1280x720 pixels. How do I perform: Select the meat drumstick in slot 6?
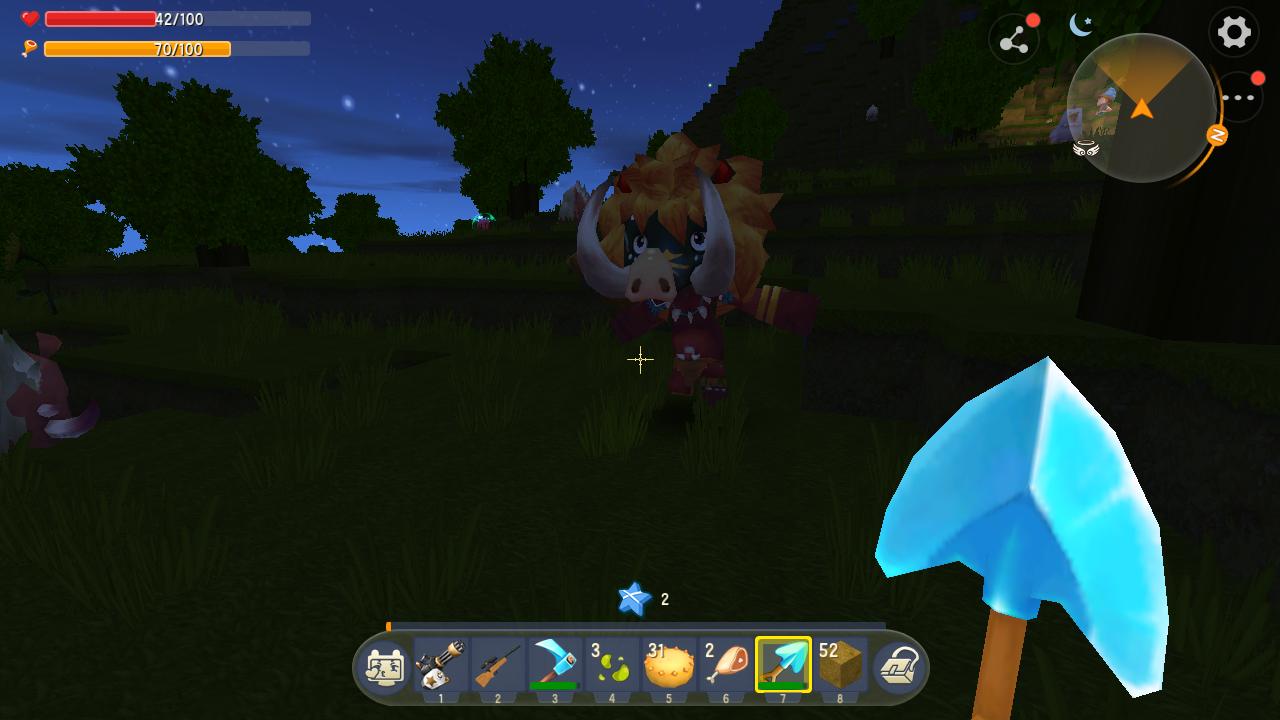[x=726, y=665]
